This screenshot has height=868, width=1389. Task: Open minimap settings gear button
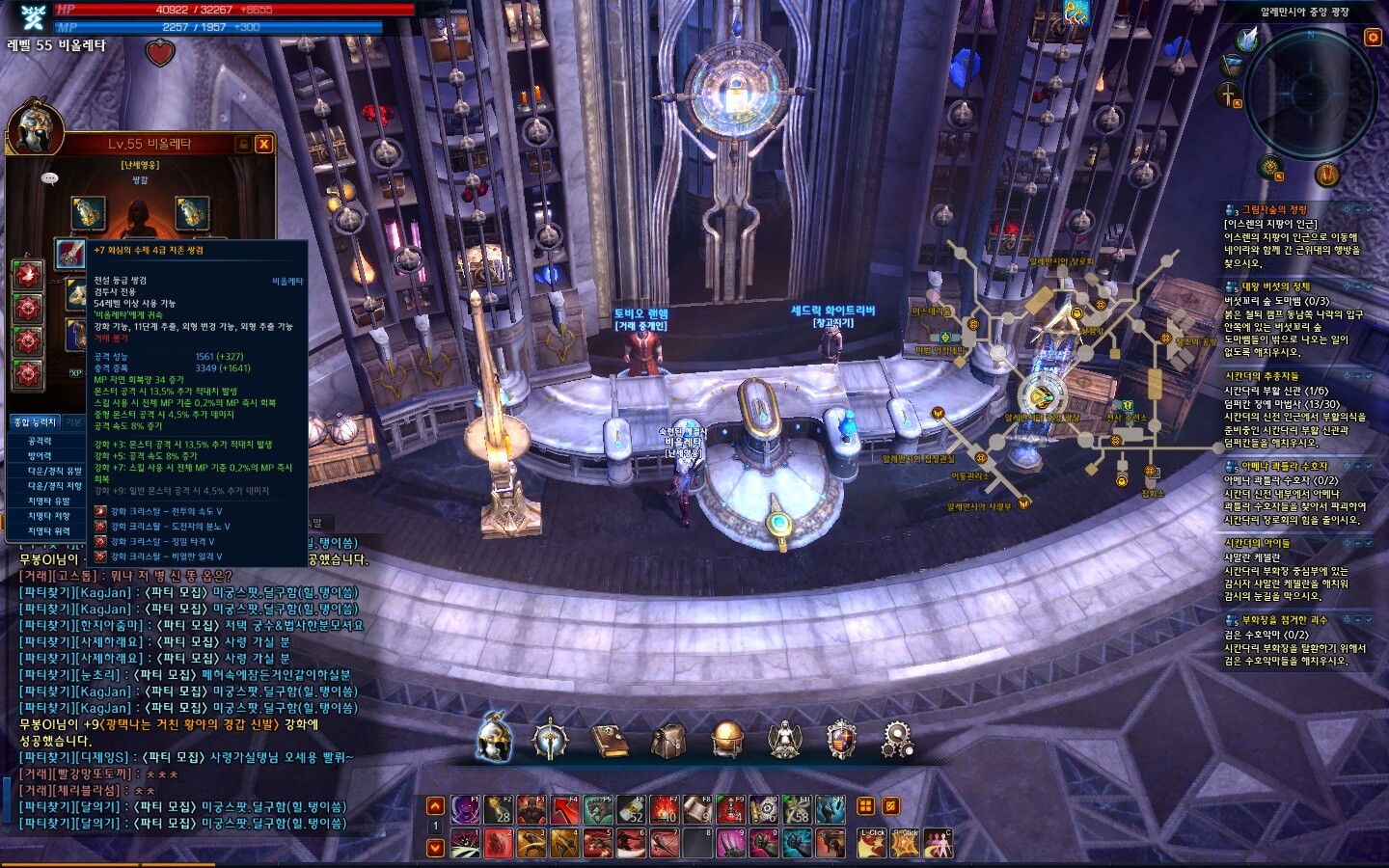coord(1373,38)
